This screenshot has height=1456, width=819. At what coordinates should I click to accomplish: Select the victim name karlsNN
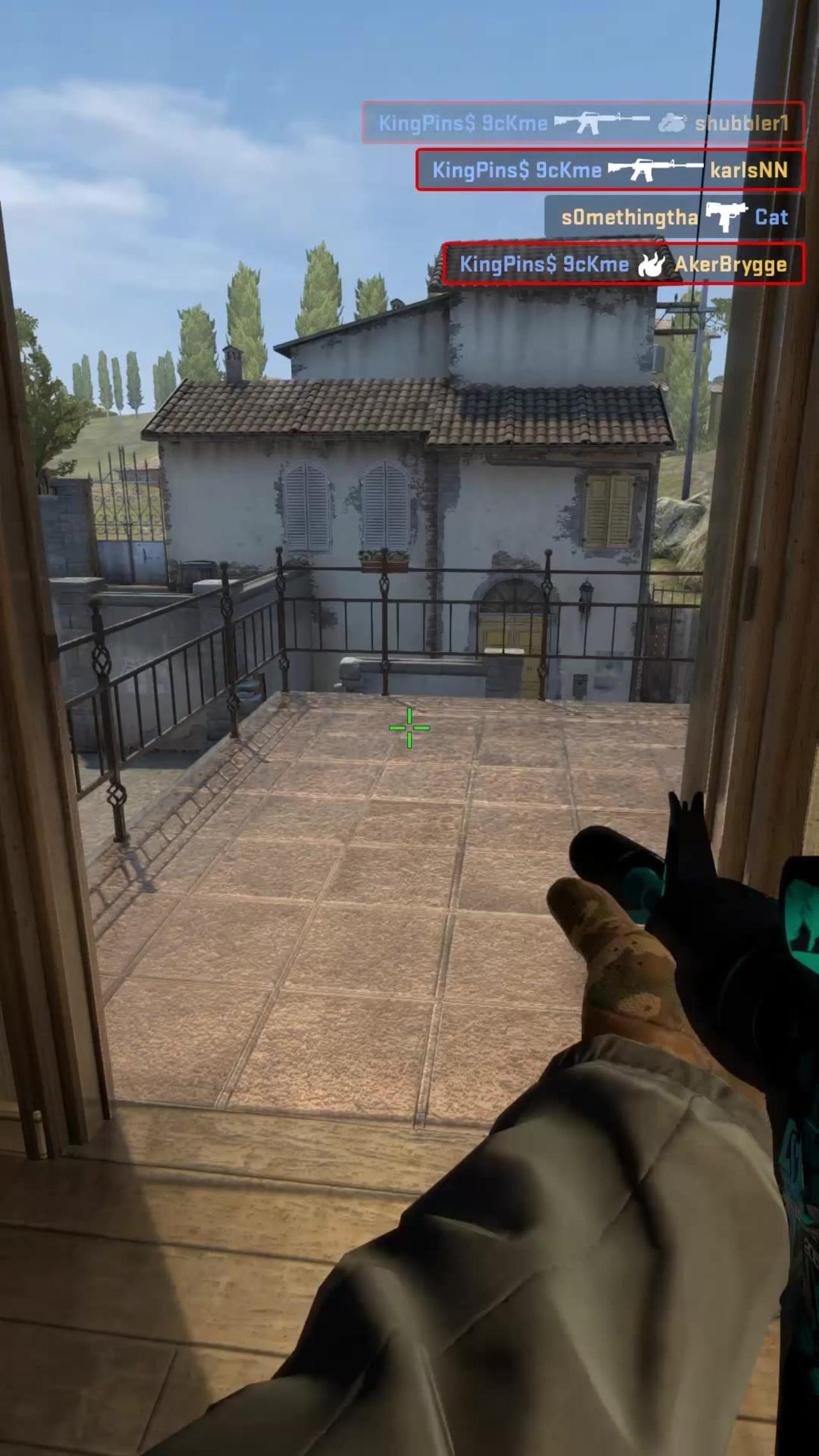[750, 170]
